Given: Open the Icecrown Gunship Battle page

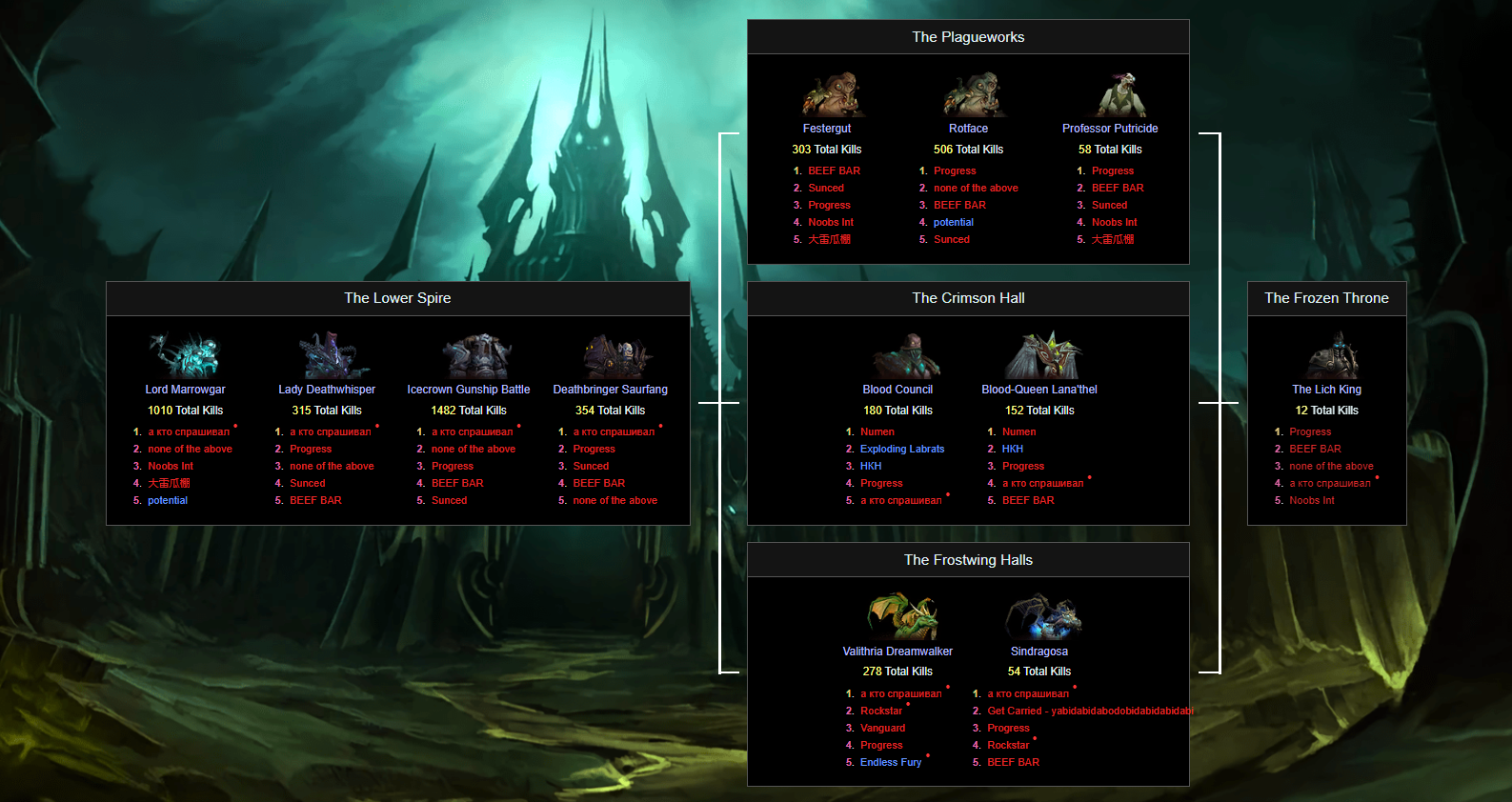Looking at the screenshot, I should 468,390.
